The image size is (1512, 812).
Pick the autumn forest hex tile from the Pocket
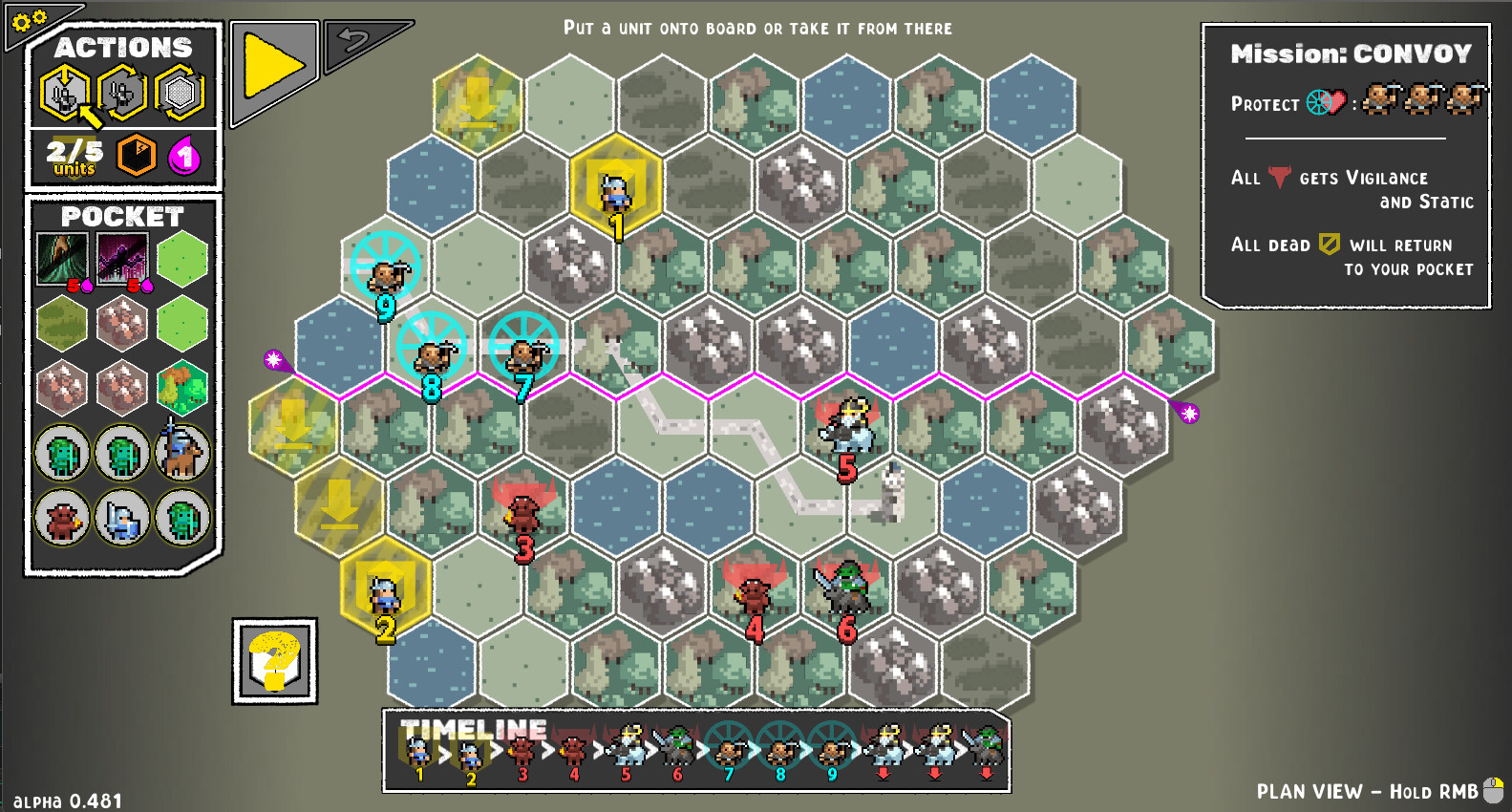click(x=181, y=387)
